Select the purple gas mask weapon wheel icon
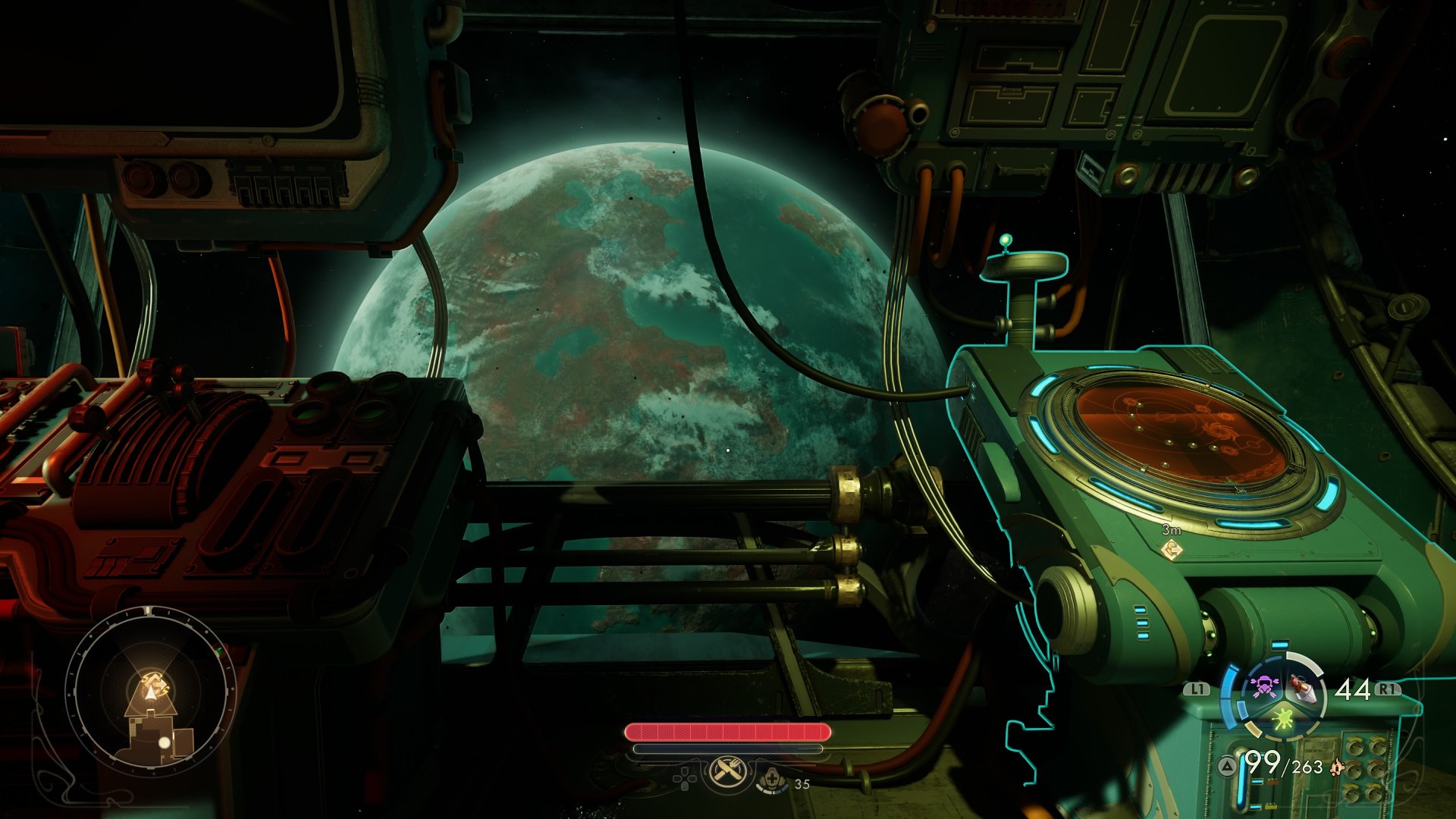The width and height of the screenshot is (1456, 819). [x=1263, y=686]
